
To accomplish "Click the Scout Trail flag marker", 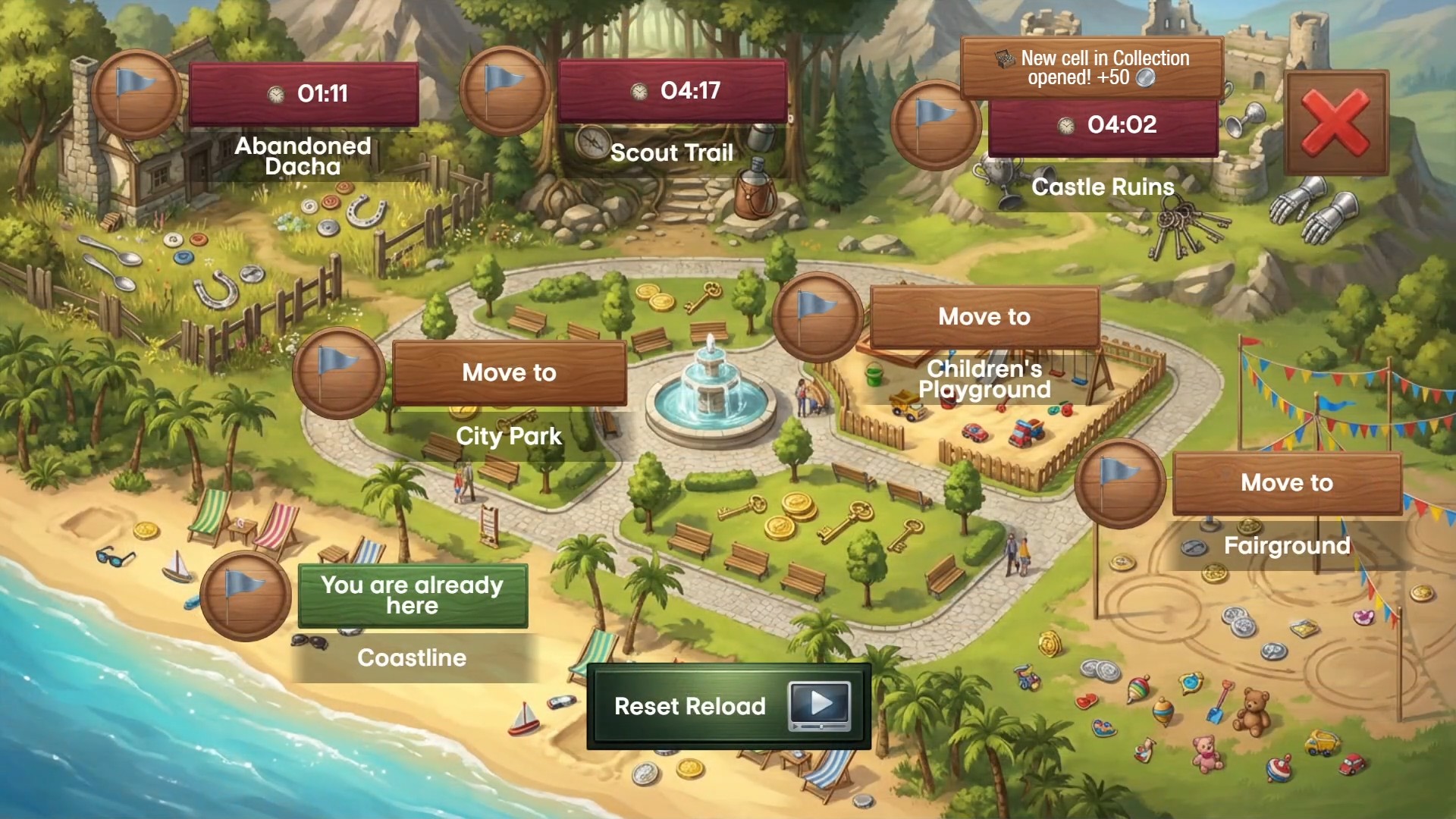I will coord(504,91).
